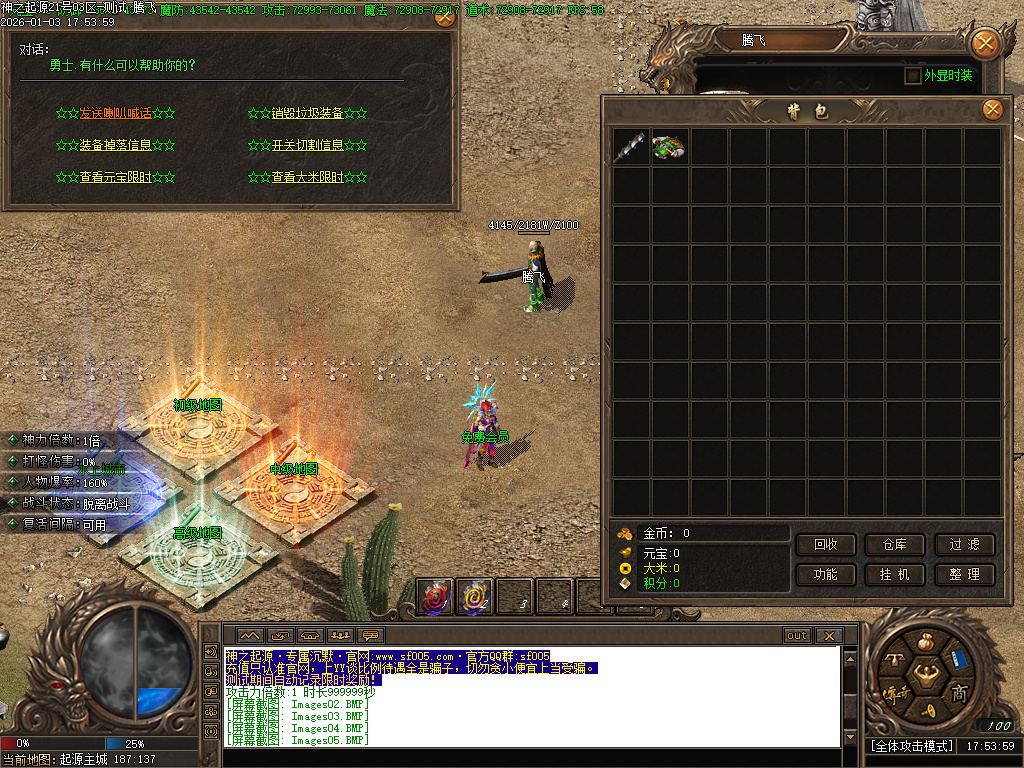Screen dimensions: 1024x768
Task: Click the 过滤 filter button
Action: coord(965,545)
